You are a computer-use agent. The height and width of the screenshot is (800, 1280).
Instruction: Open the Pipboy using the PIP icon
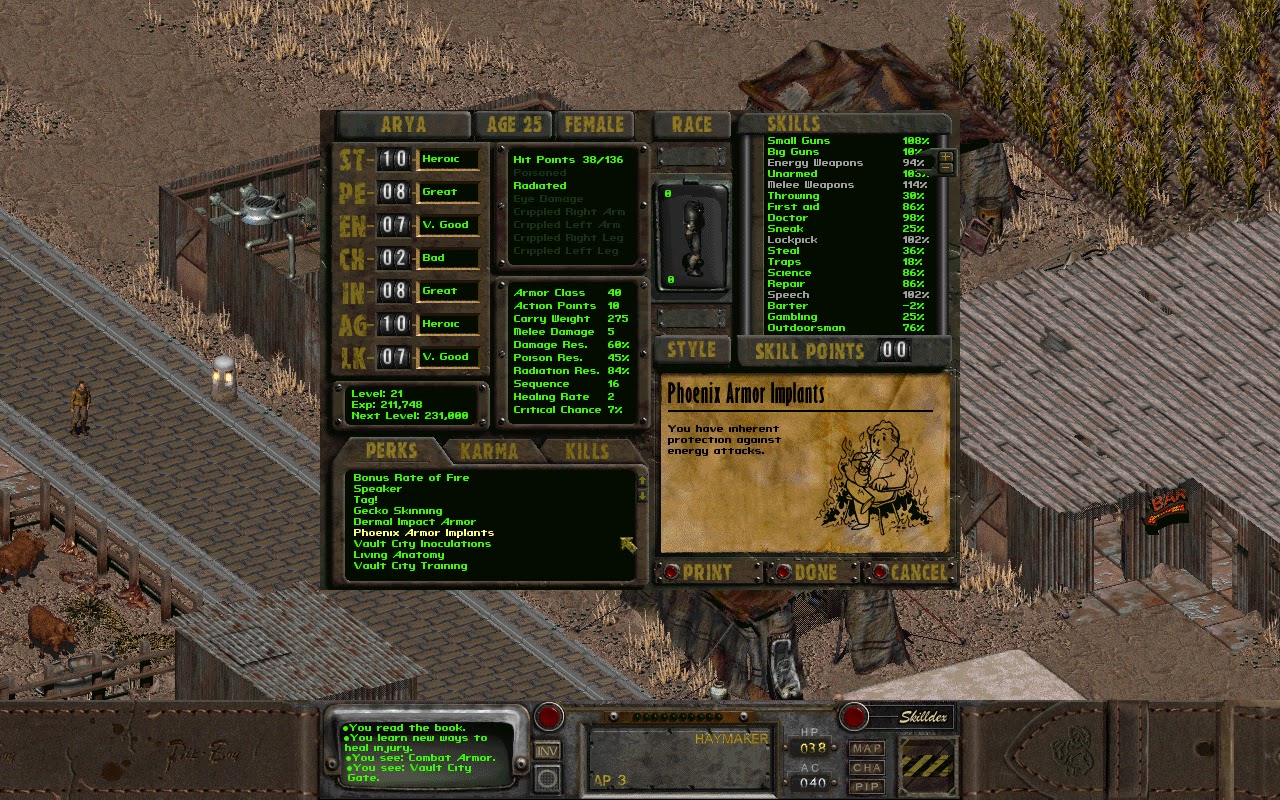pyautogui.click(x=866, y=785)
